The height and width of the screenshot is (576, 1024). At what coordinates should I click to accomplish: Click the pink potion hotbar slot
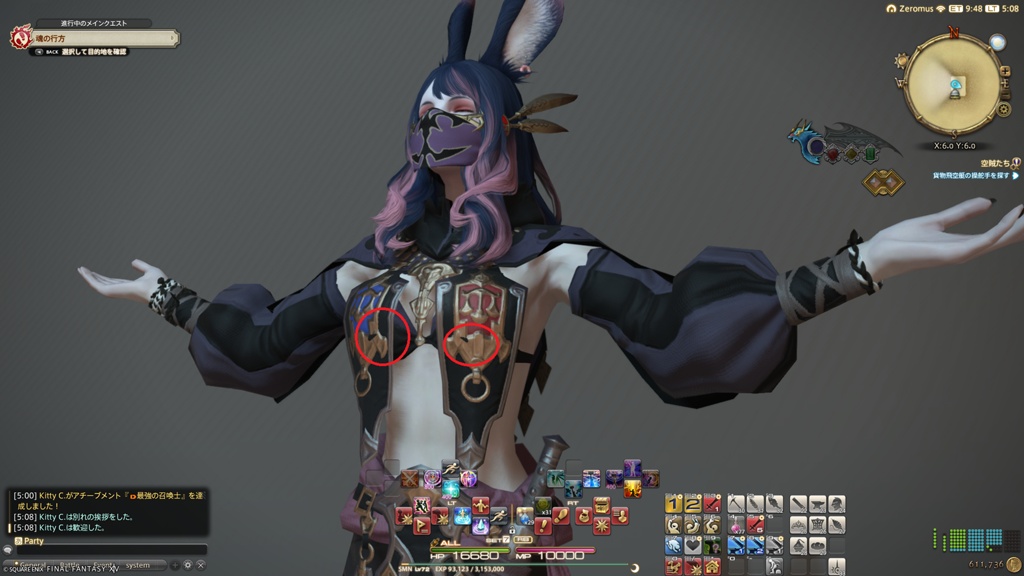click(736, 525)
